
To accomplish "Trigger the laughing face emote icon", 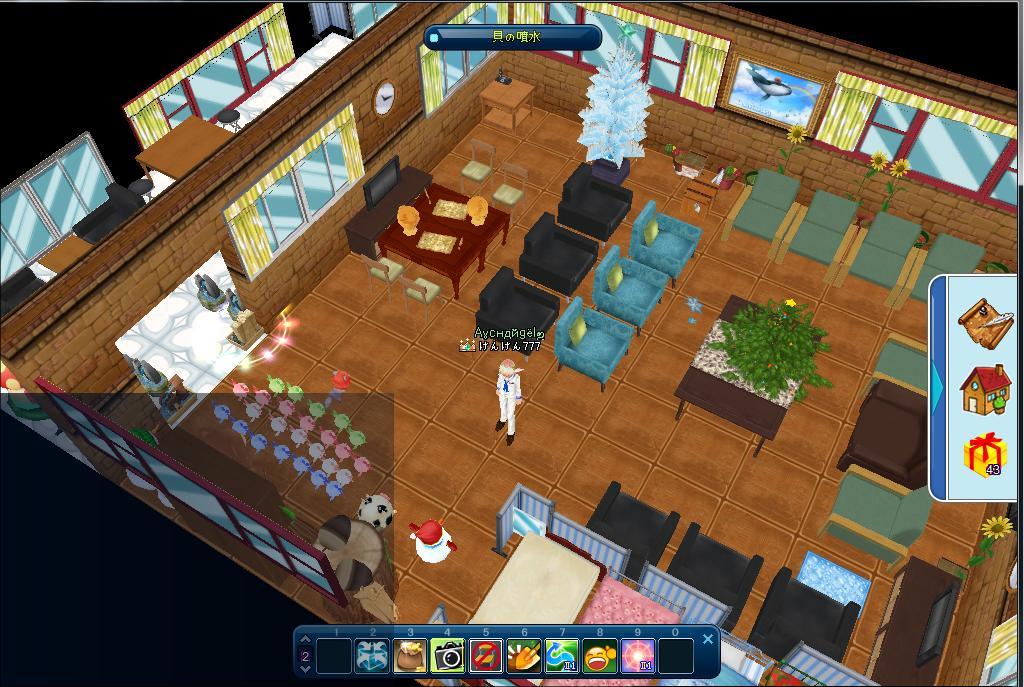I will 600,656.
